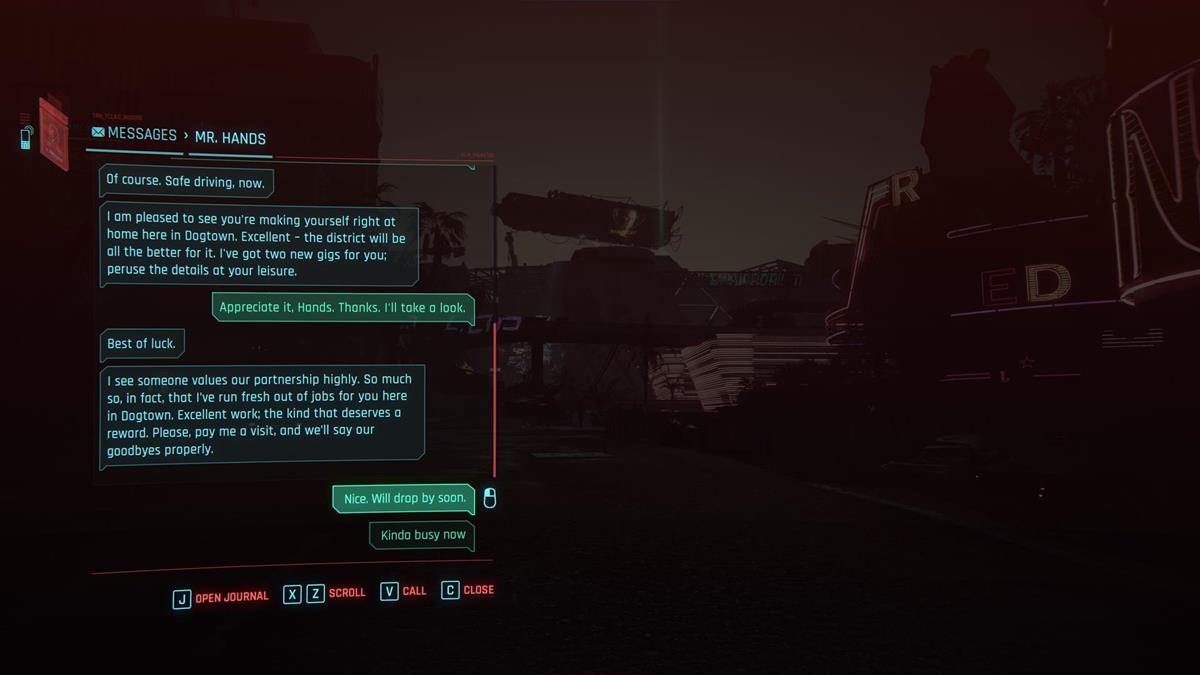Go back to the Messages list

134,134
